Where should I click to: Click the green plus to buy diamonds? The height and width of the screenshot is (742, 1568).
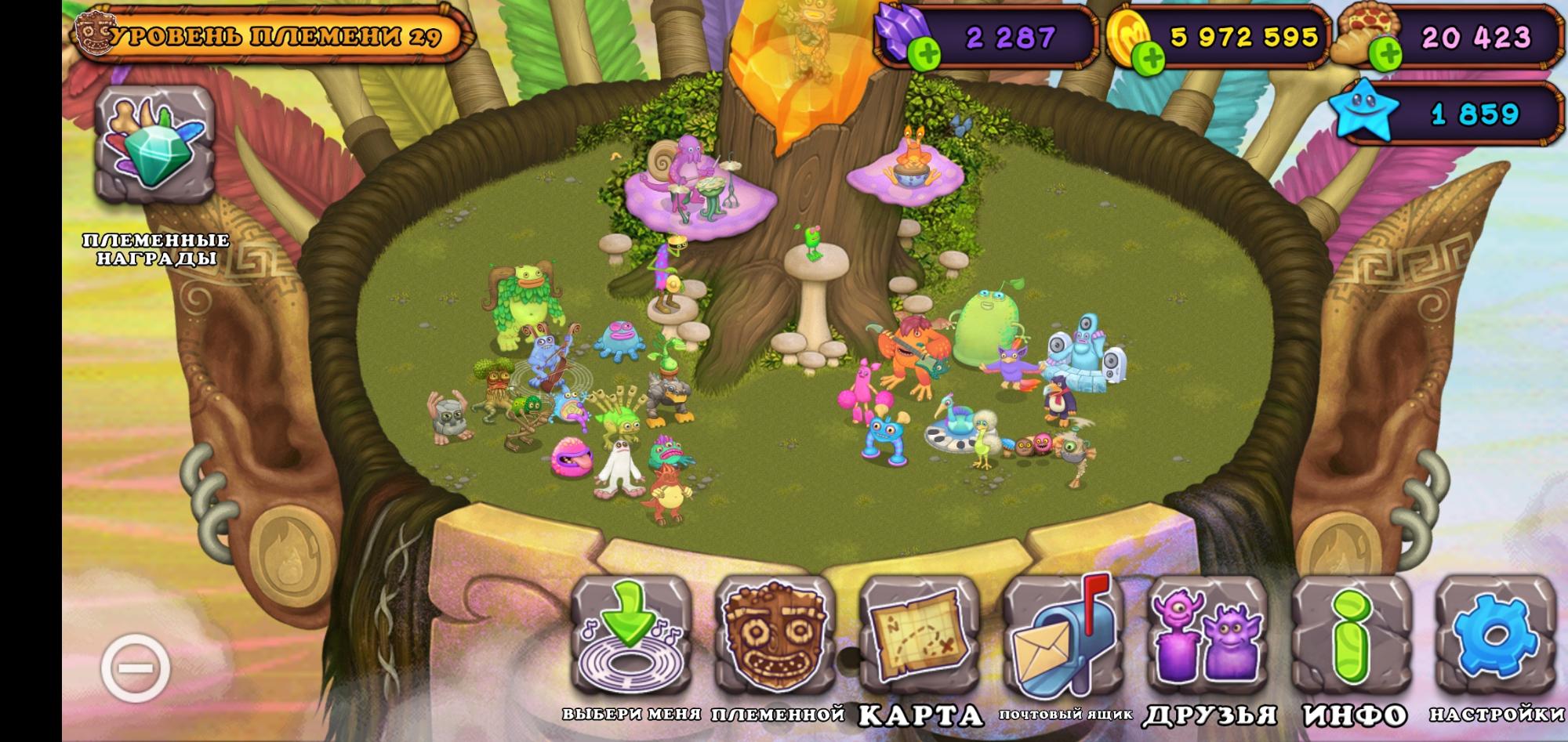(925, 53)
